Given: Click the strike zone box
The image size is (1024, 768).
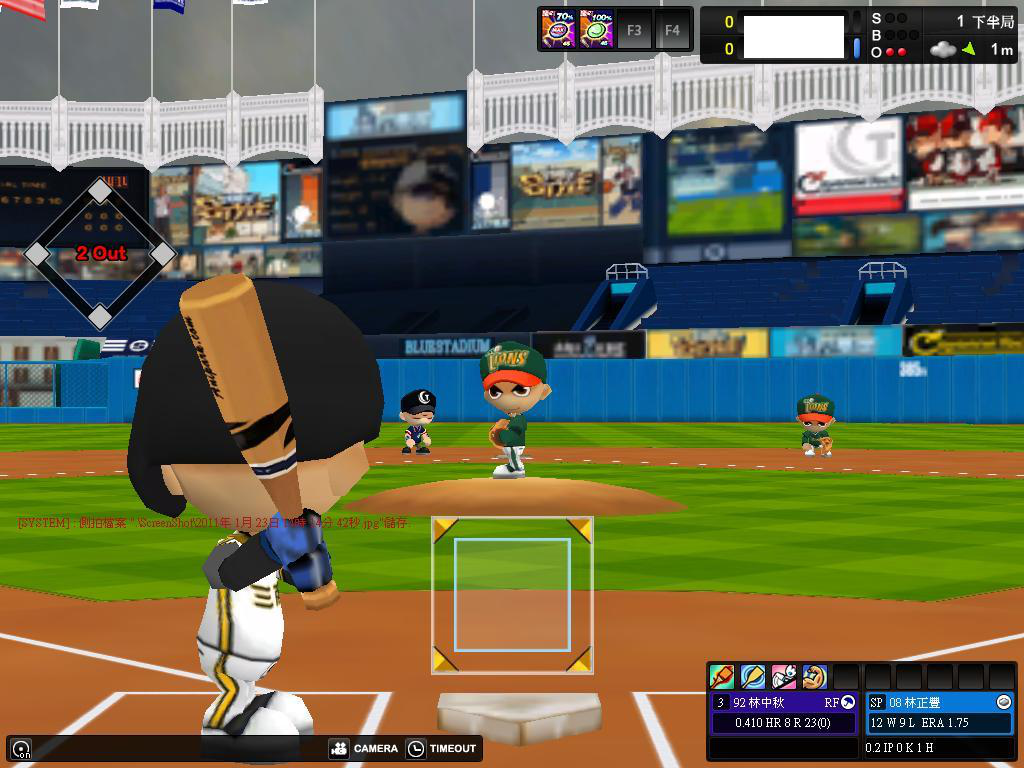Looking at the screenshot, I should 512,594.
